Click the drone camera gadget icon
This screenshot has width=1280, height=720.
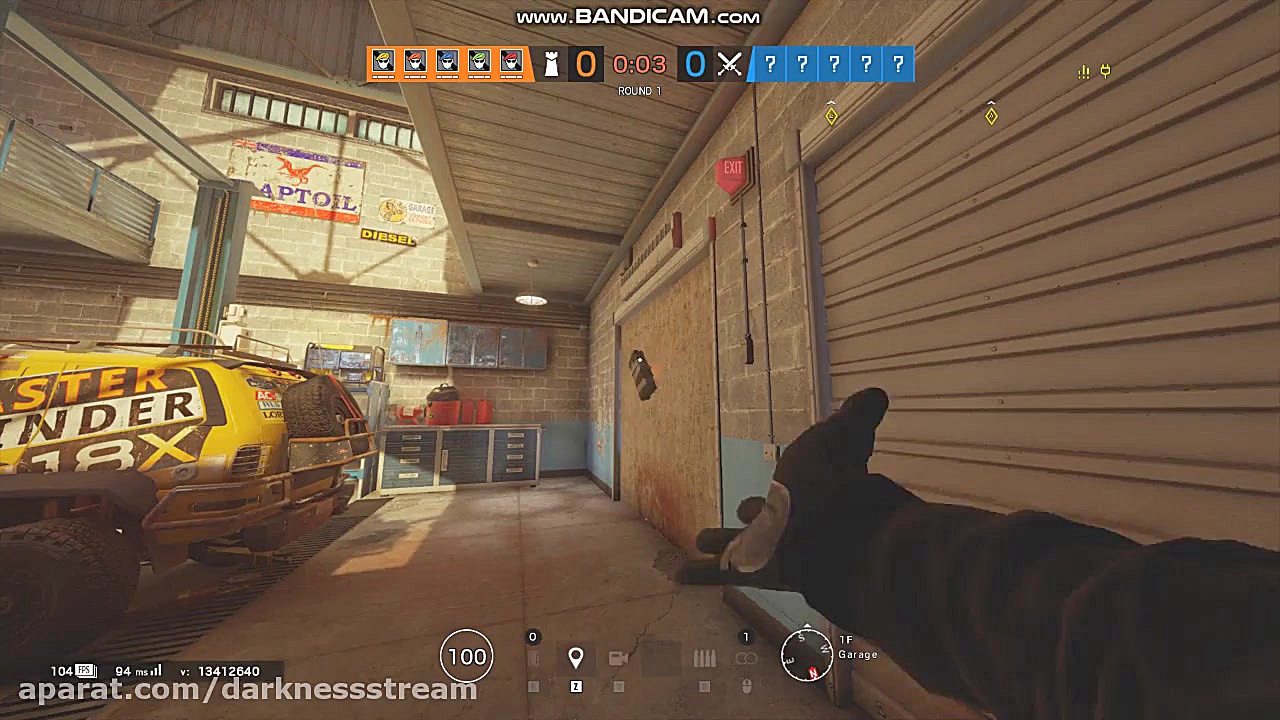click(x=618, y=657)
